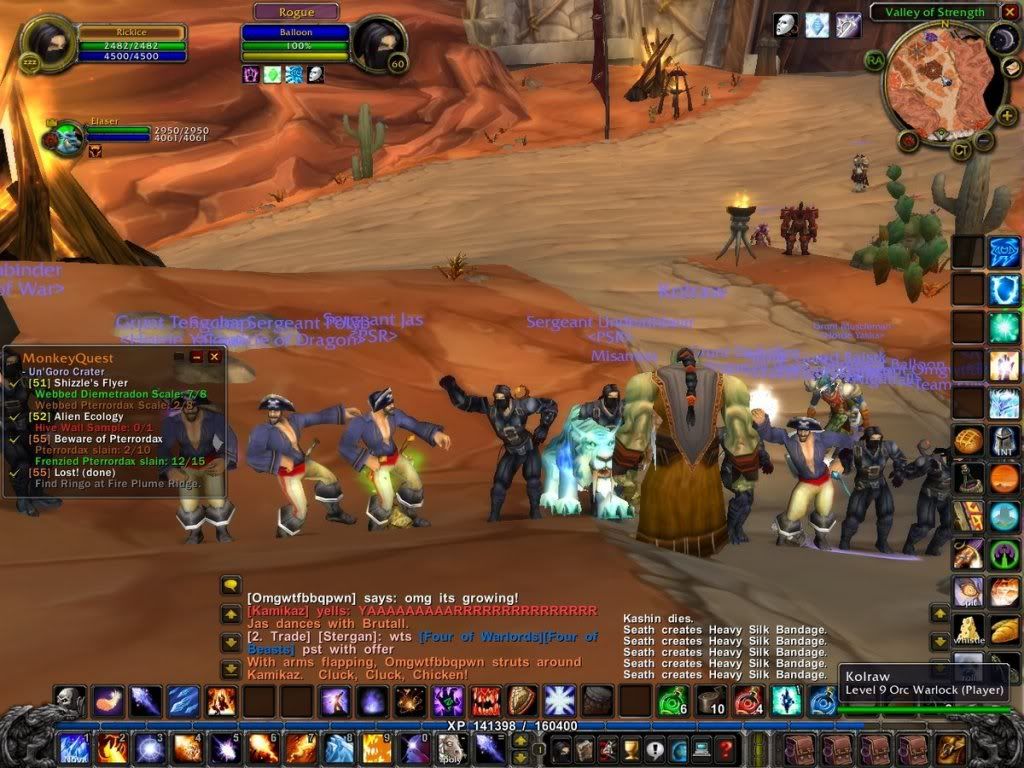Open the red question mark help button

click(727, 748)
